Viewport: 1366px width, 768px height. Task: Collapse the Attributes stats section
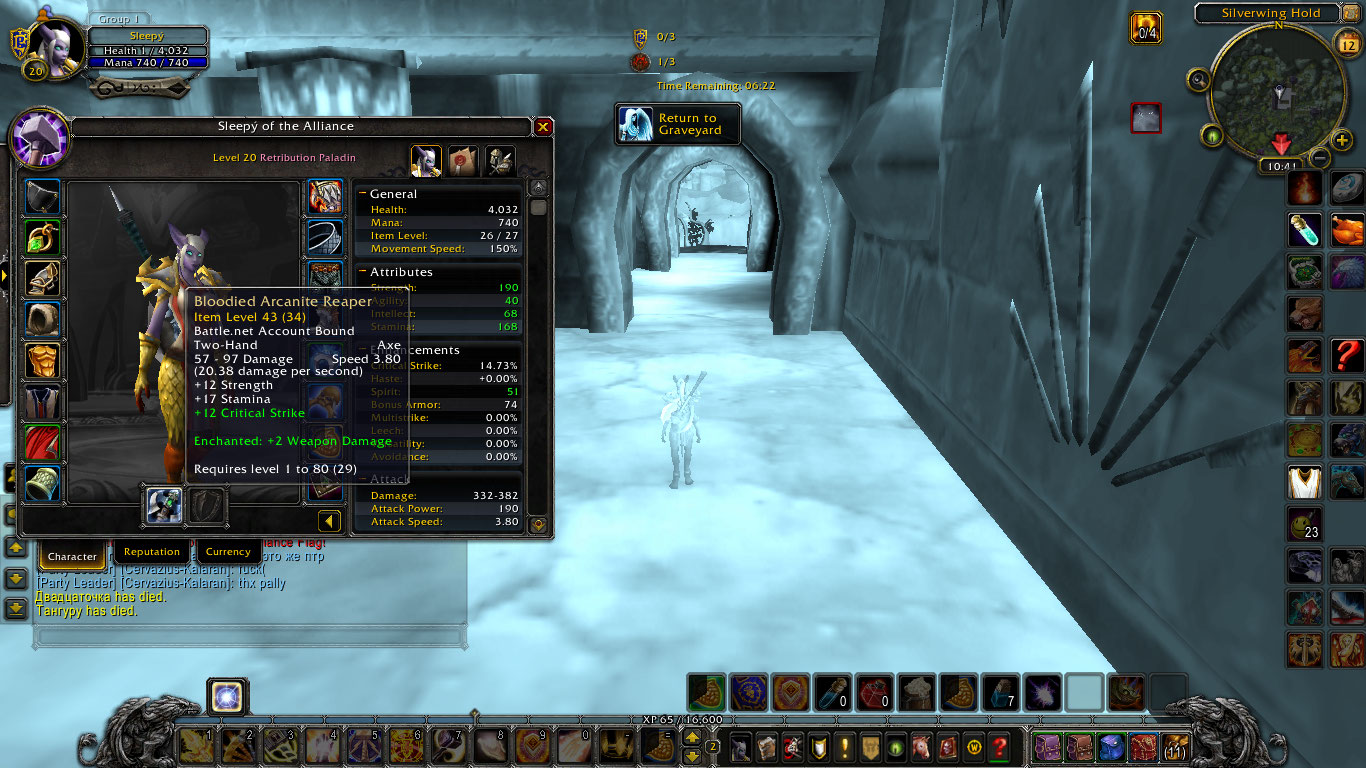click(x=363, y=272)
